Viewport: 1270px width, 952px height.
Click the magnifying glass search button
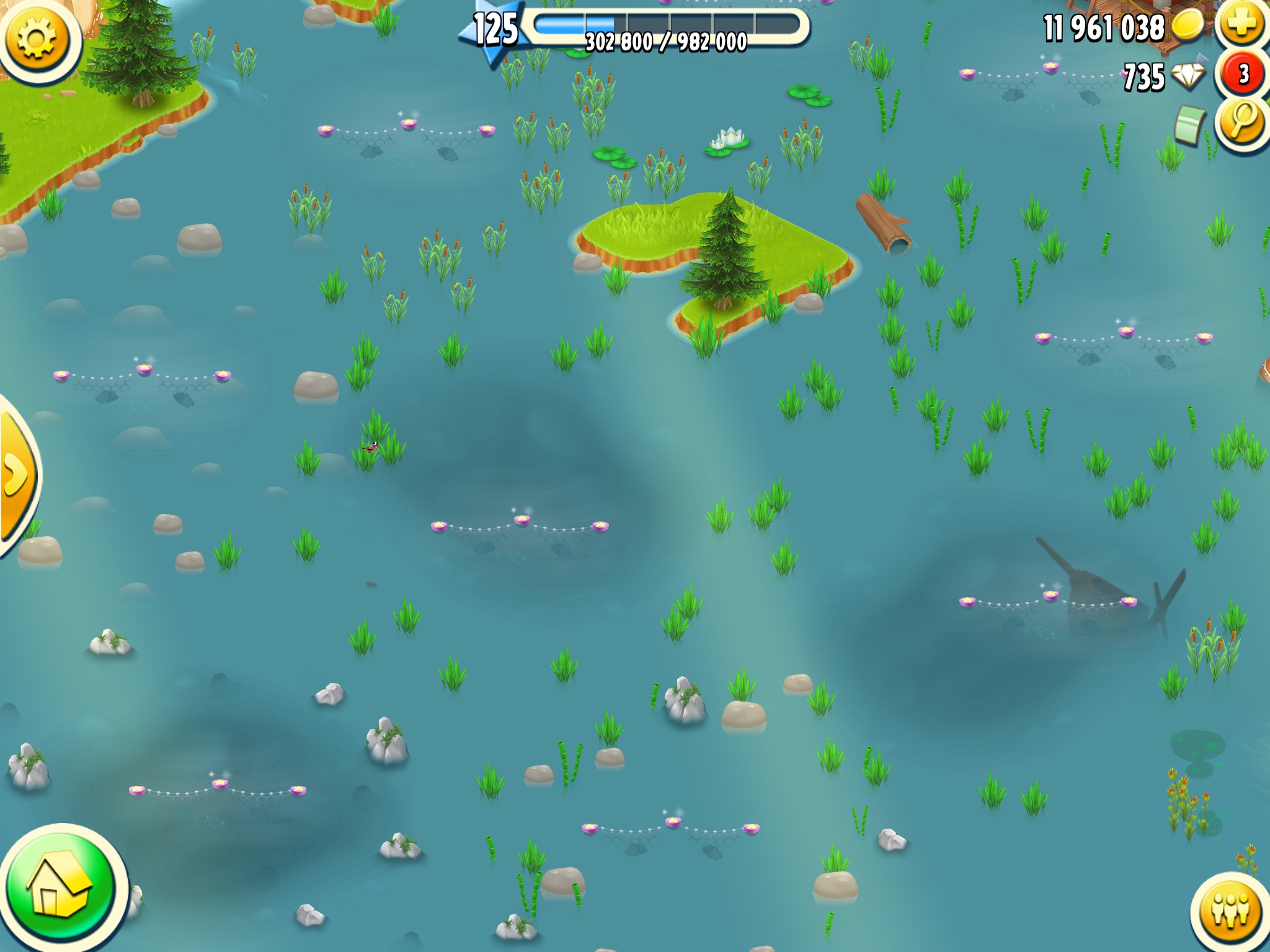point(1242,121)
